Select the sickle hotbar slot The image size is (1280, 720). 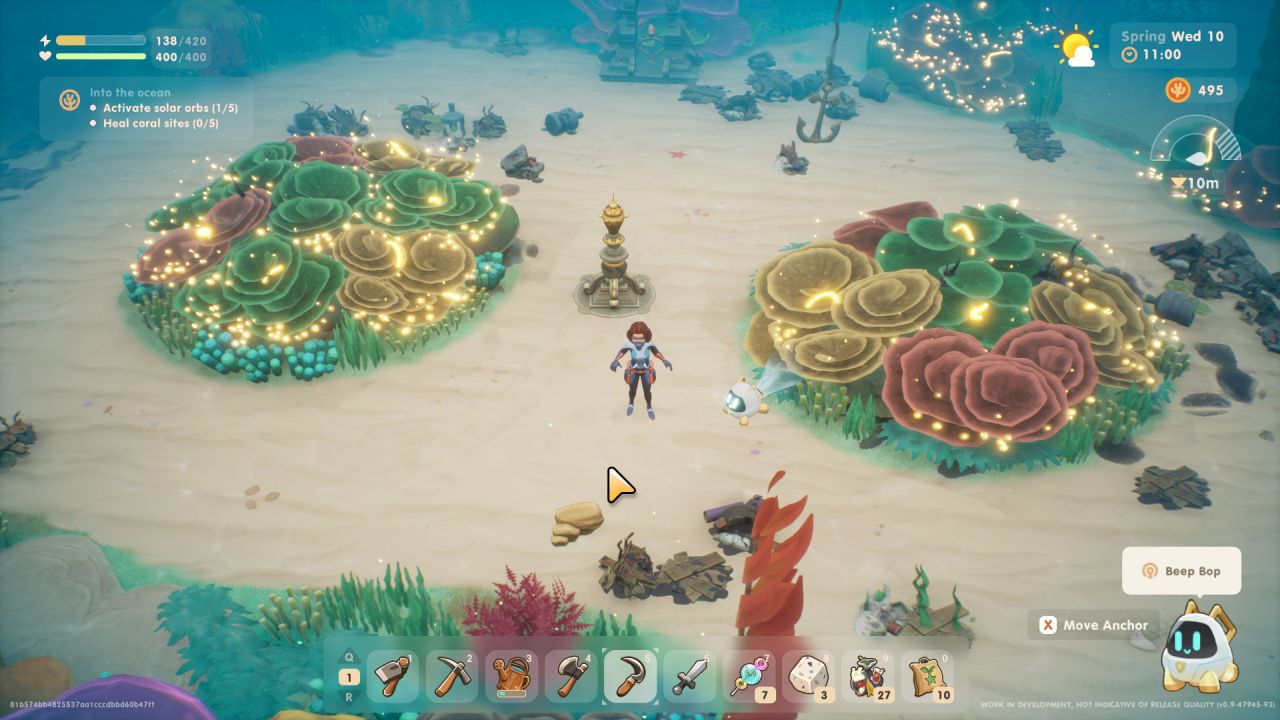[630, 677]
